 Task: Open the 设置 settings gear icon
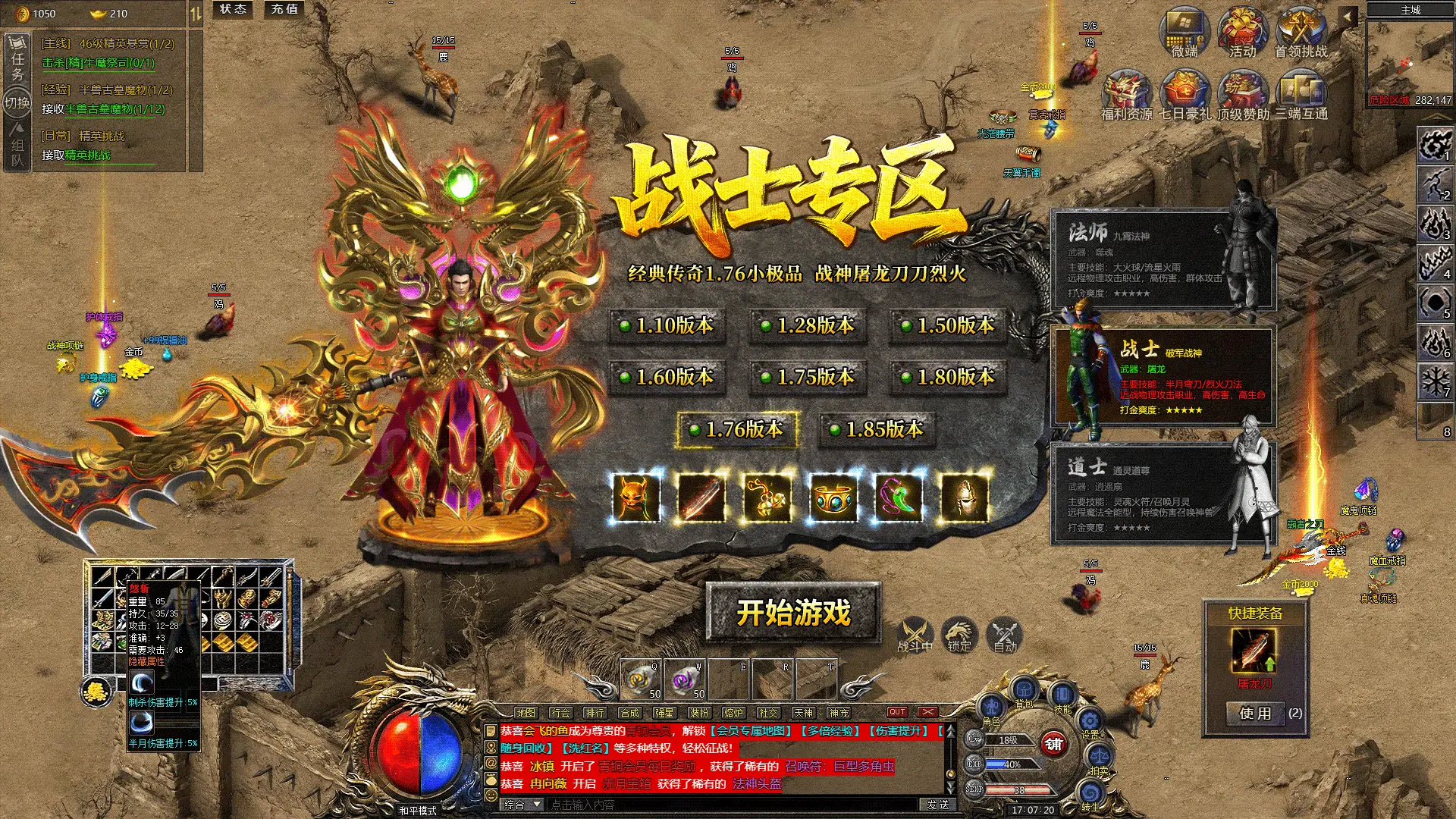pos(1089,719)
